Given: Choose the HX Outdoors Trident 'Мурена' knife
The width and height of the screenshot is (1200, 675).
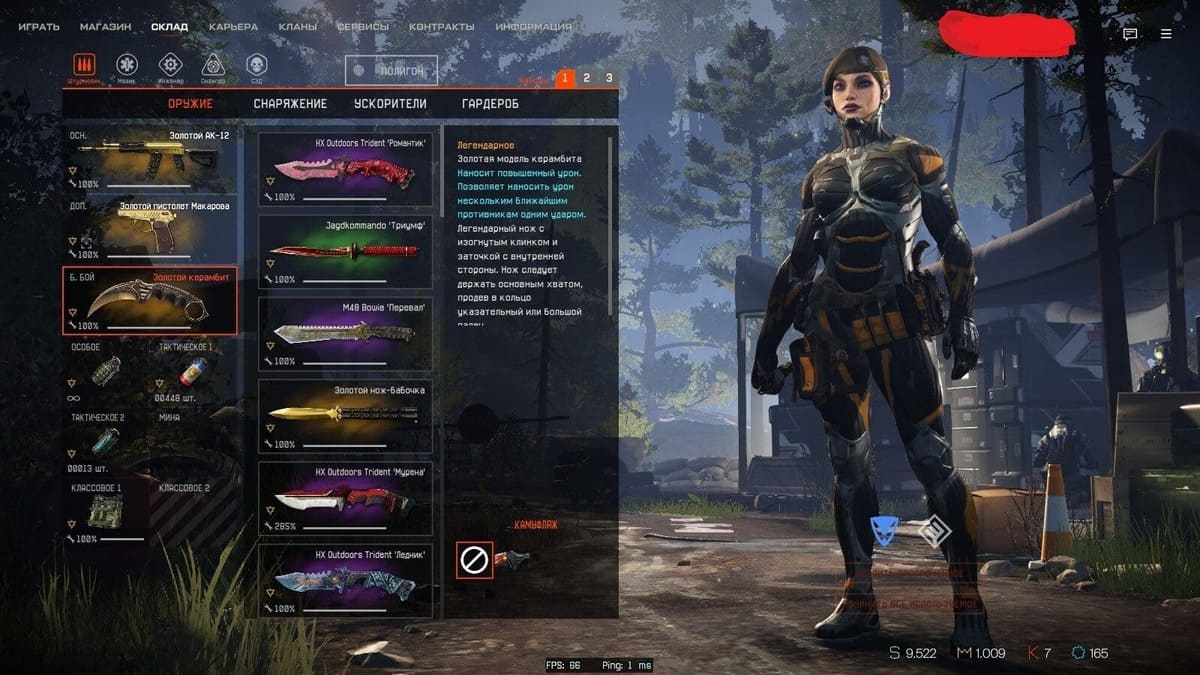Looking at the screenshot, I should 345,497.
